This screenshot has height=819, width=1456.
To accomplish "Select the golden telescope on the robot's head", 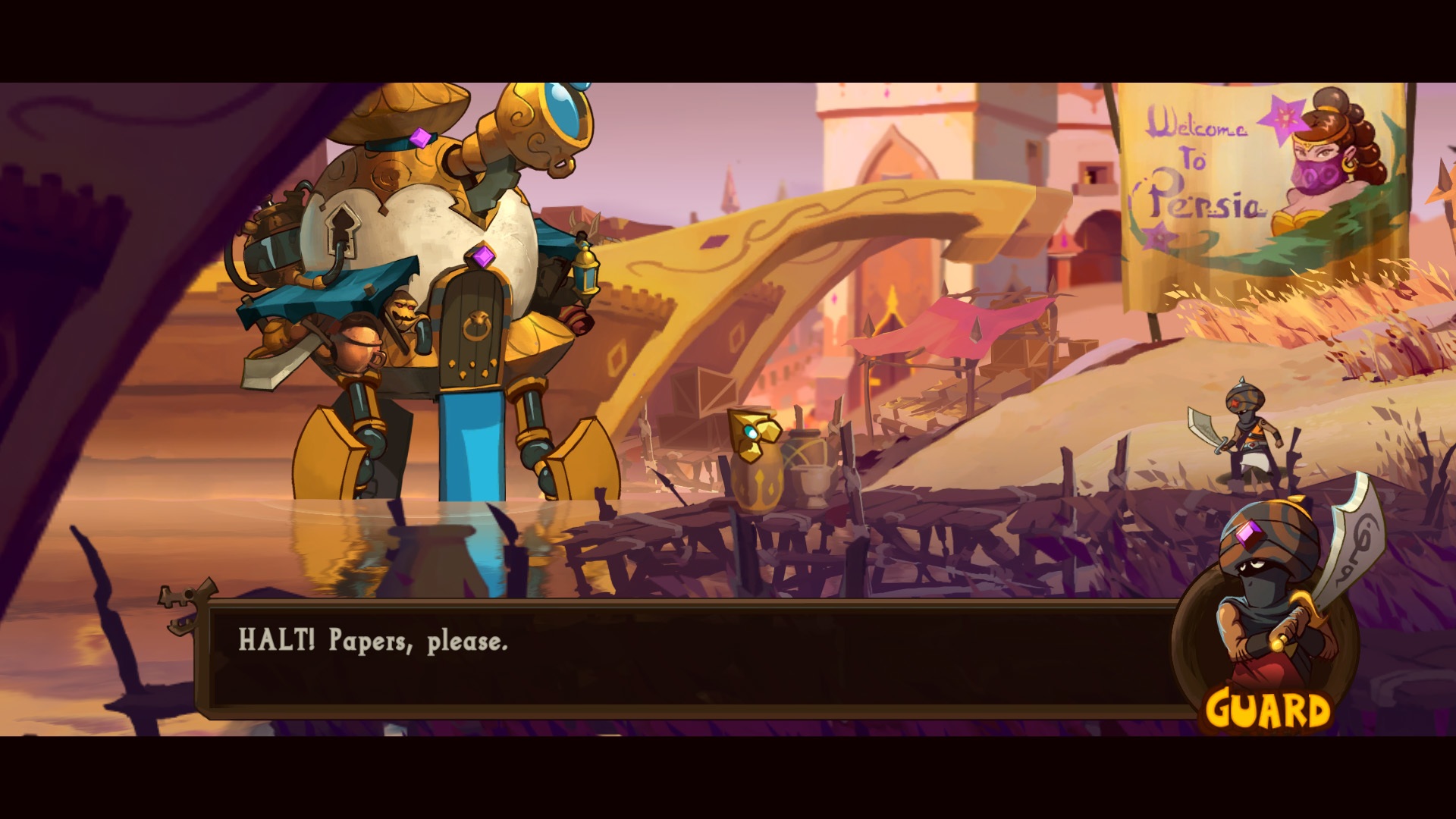I will [x=531, y=129].
